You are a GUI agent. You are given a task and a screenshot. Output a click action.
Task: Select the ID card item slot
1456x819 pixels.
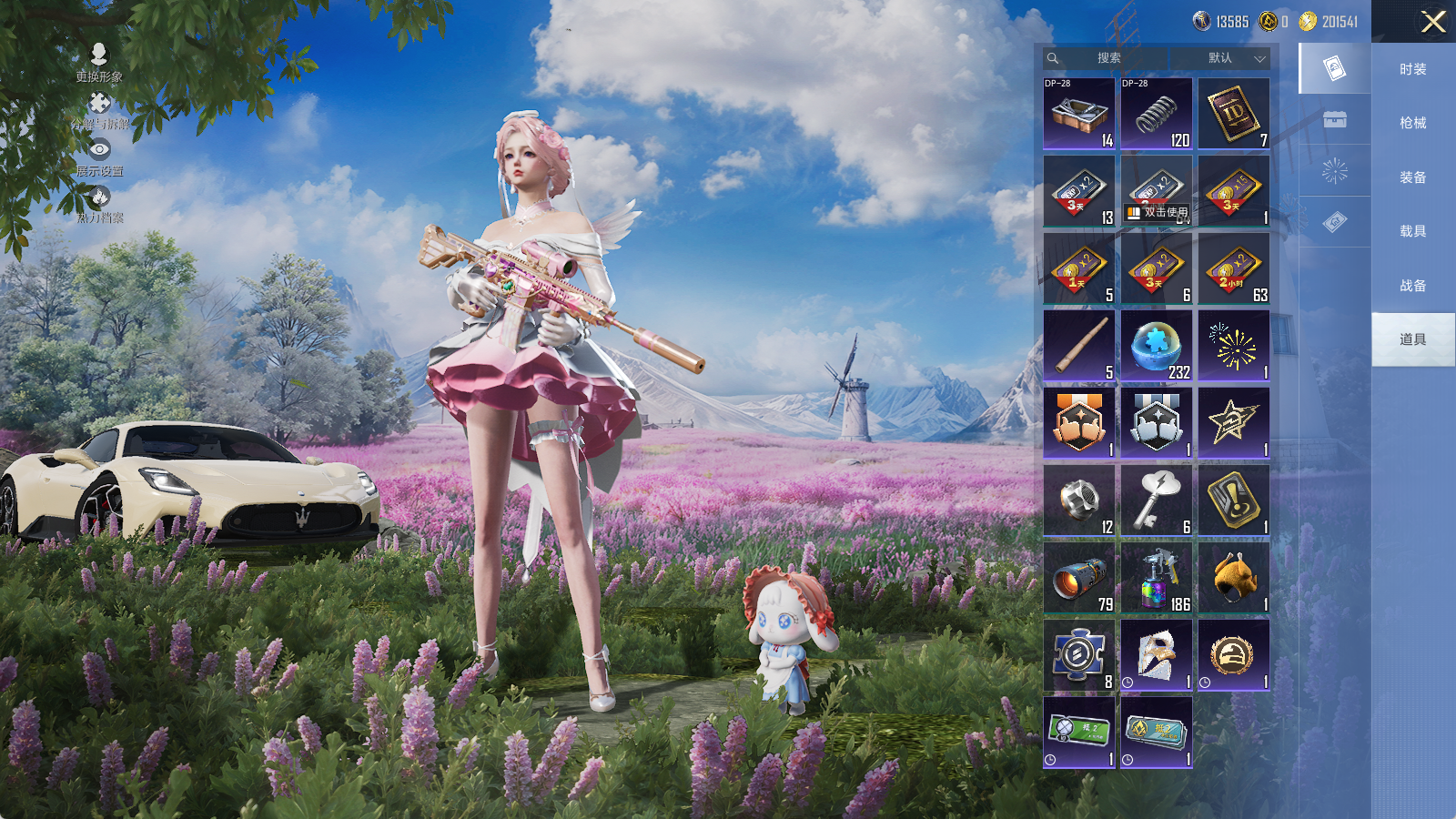point(1233,114)
